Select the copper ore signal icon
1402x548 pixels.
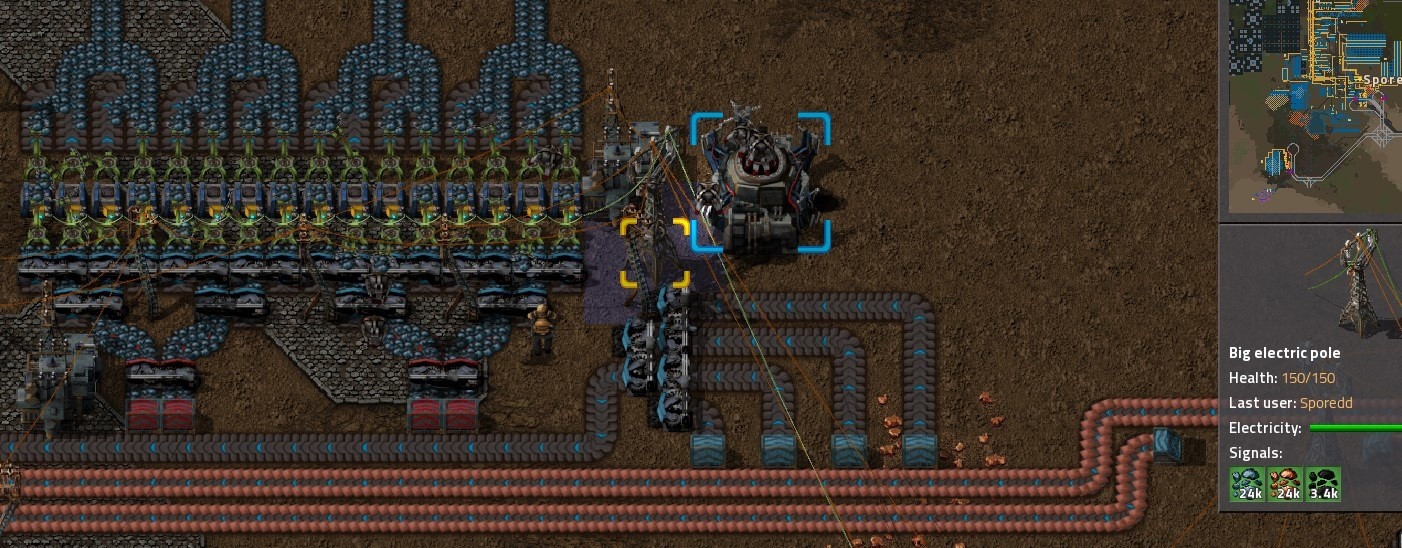click(1285, 484)
